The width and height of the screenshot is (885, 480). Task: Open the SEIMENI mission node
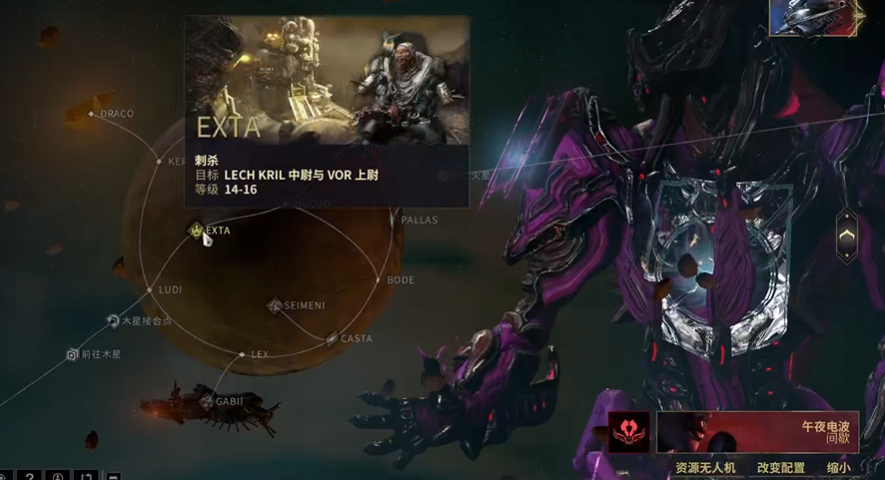(x=275, y=305)
